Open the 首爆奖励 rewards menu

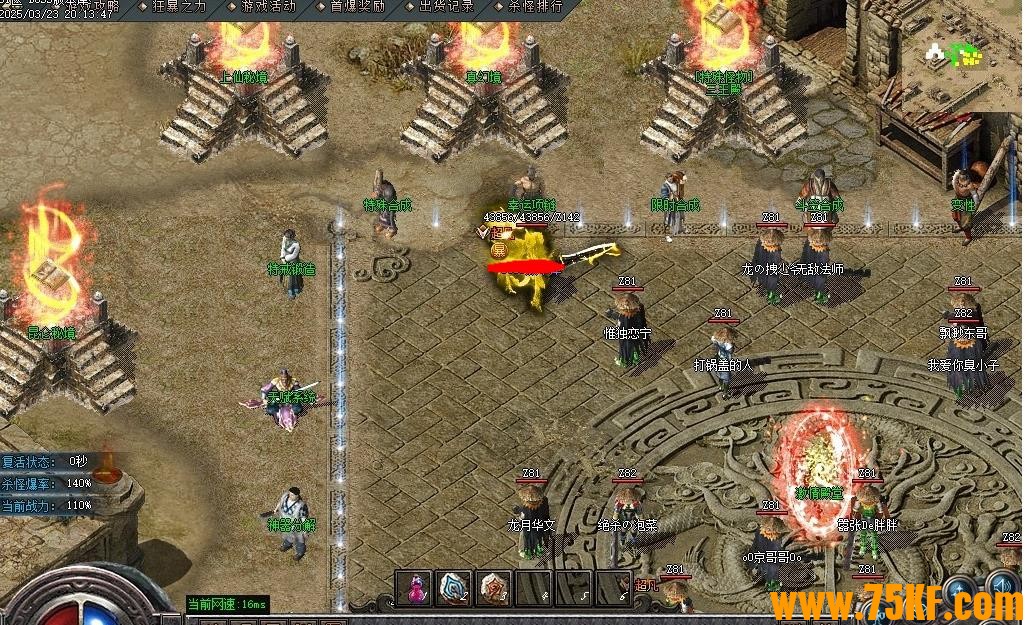tap(356, 6)
